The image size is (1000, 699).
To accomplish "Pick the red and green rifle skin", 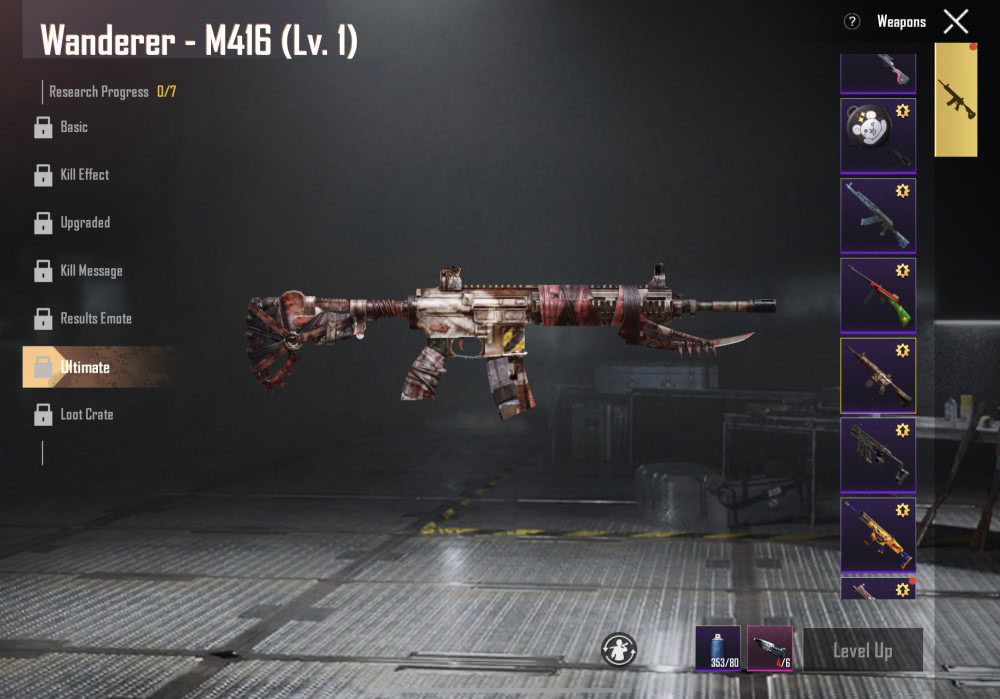I will (x=878, y=296).
